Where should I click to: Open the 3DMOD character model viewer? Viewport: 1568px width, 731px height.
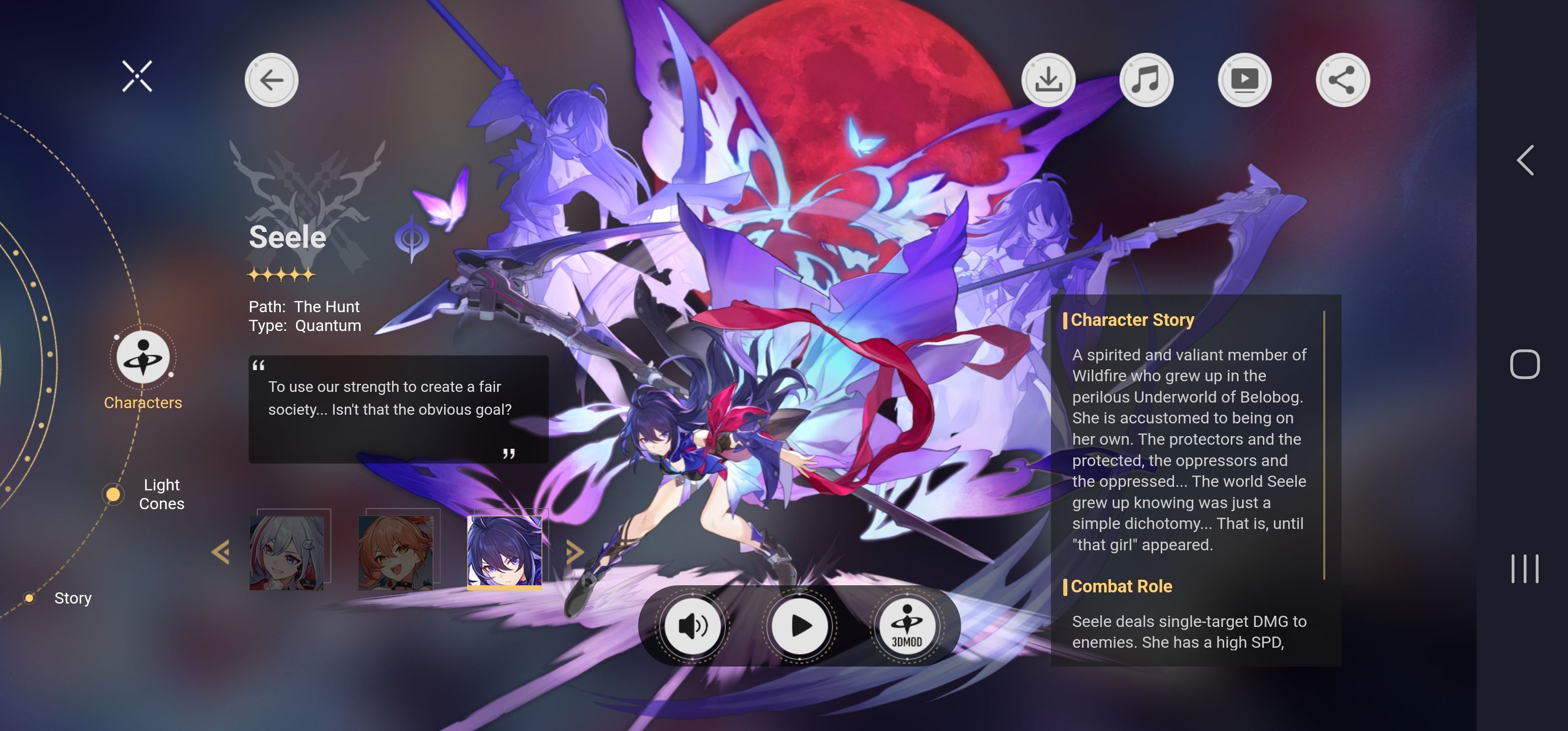click(x=907, y=626)
